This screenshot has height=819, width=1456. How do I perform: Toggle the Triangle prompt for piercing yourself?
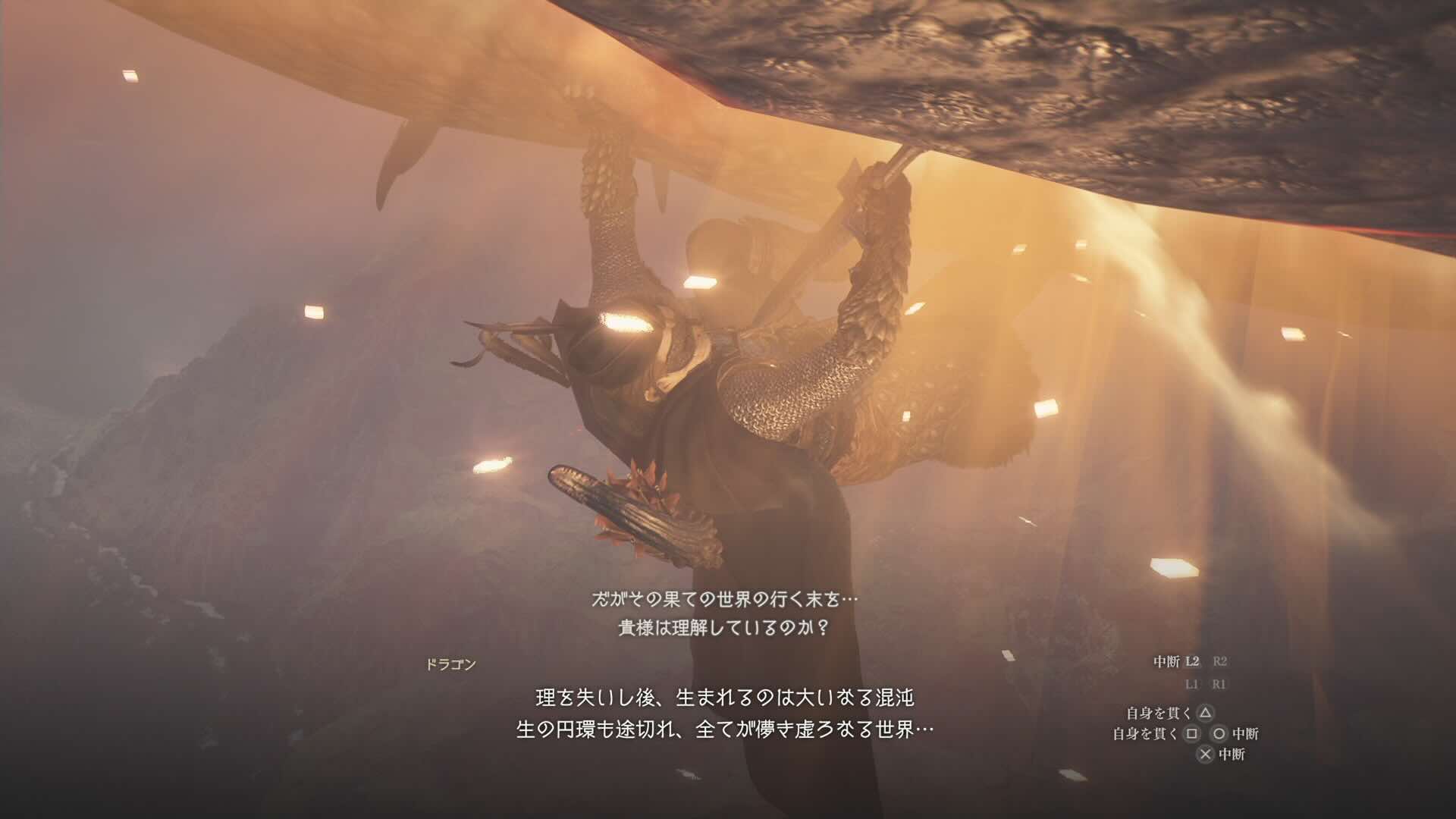click(x=1206, y=713)
